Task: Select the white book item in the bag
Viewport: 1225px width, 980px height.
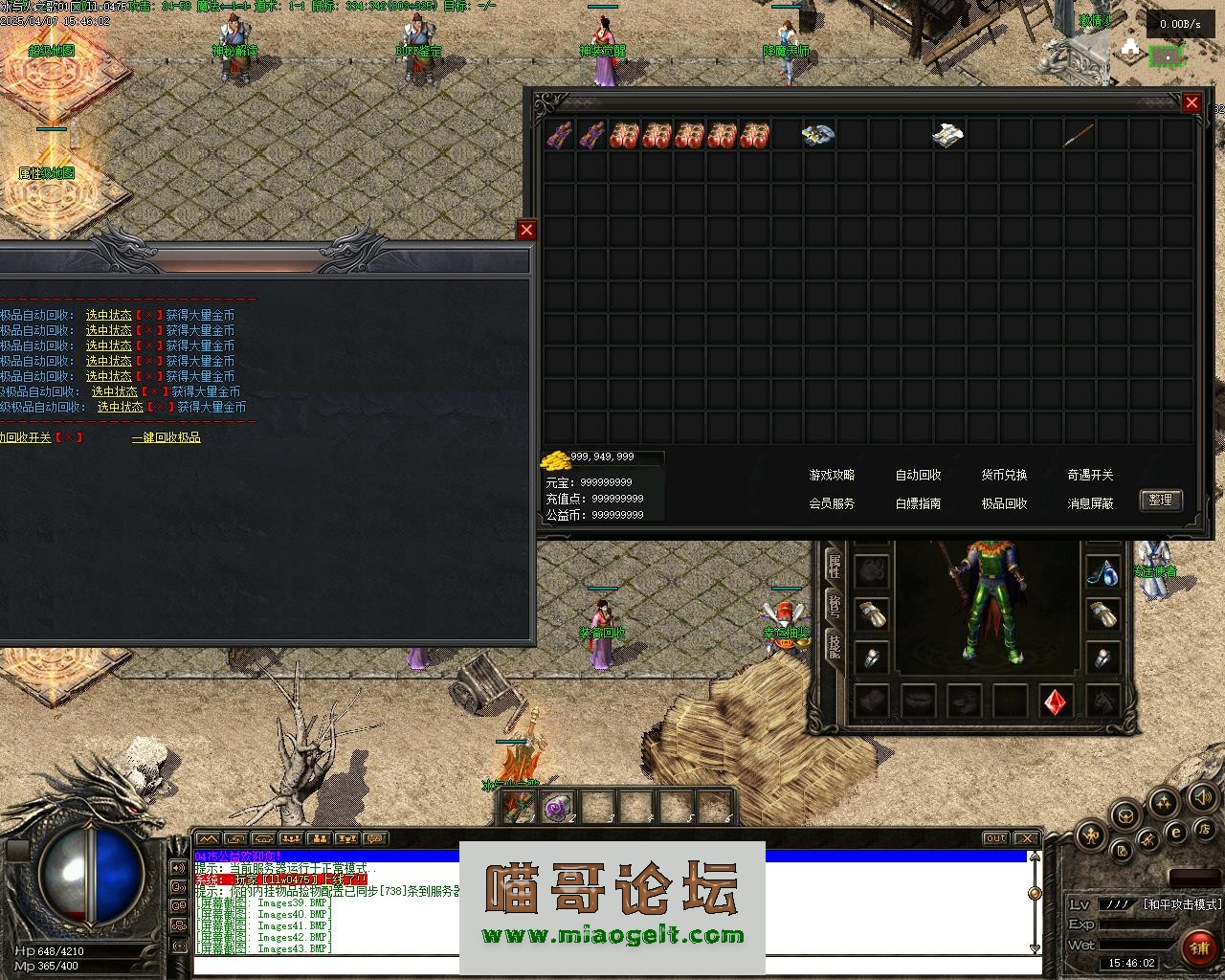Action: pyautogui.click(x=947, y=135)
